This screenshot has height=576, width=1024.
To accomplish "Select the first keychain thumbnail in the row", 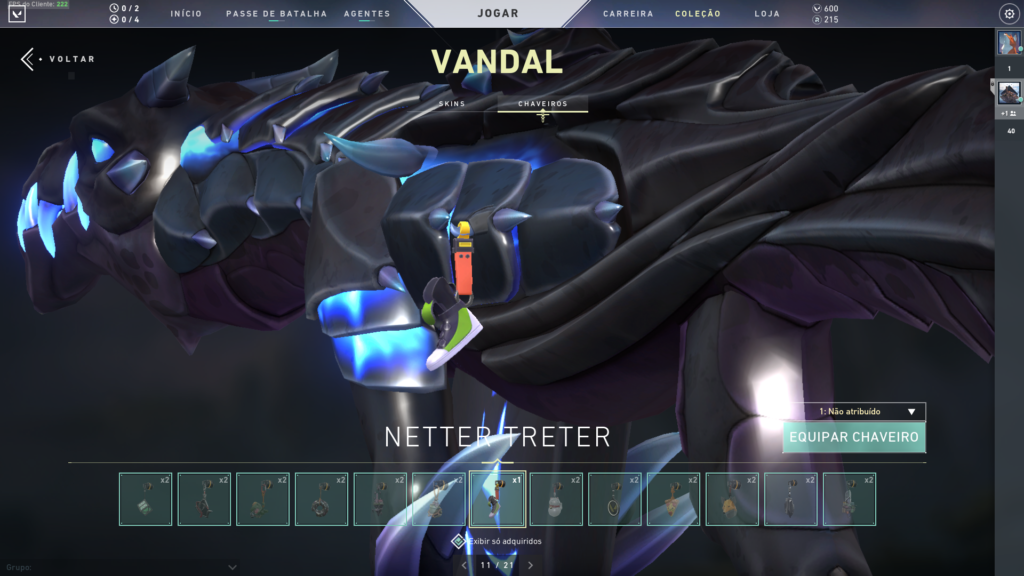I will (x=145, y=499).
